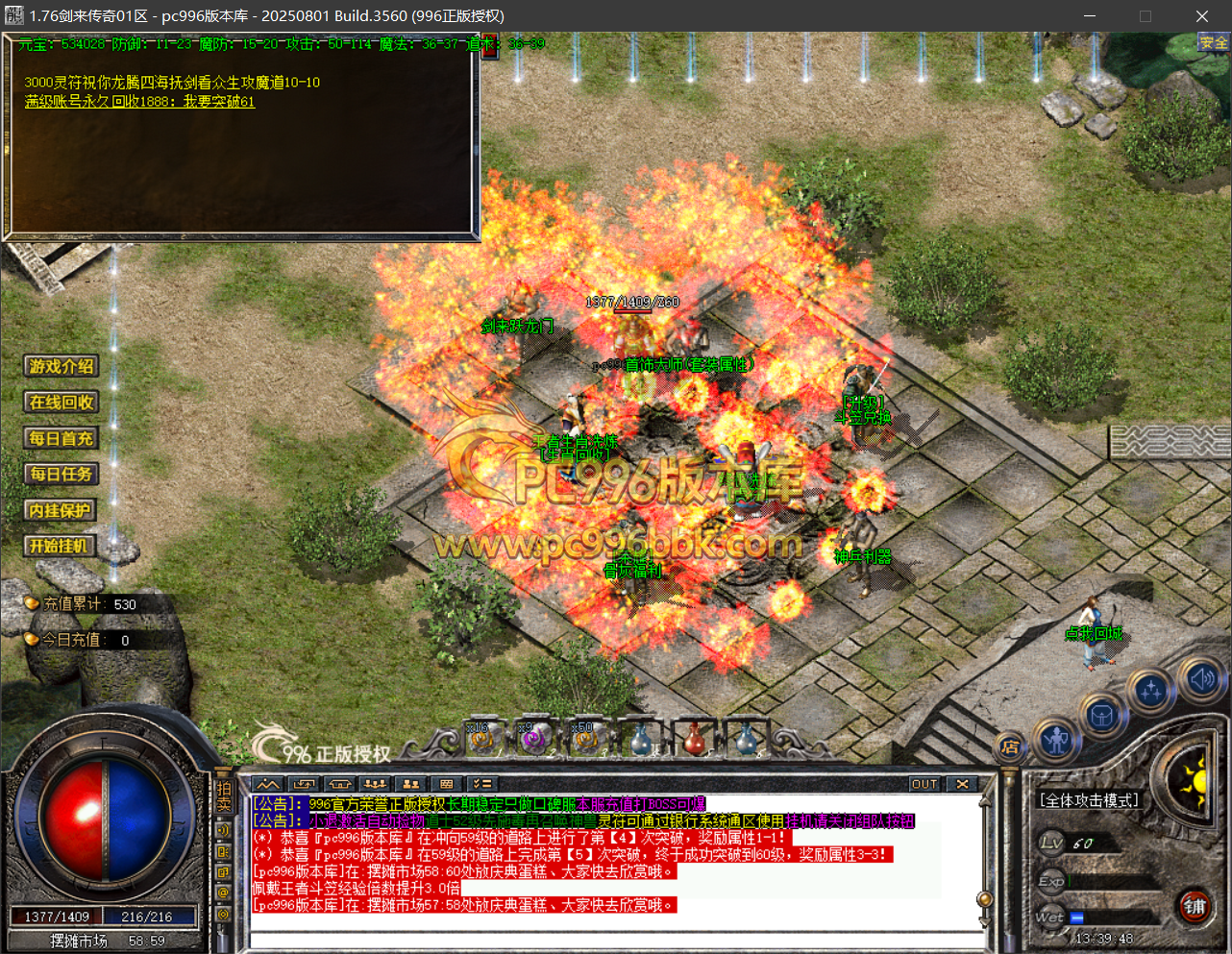This screenshot has width=1232, height=954.
Task: Start auto-battle with 开始挂机
Action: pyautogui.click(x=60, y=546)
